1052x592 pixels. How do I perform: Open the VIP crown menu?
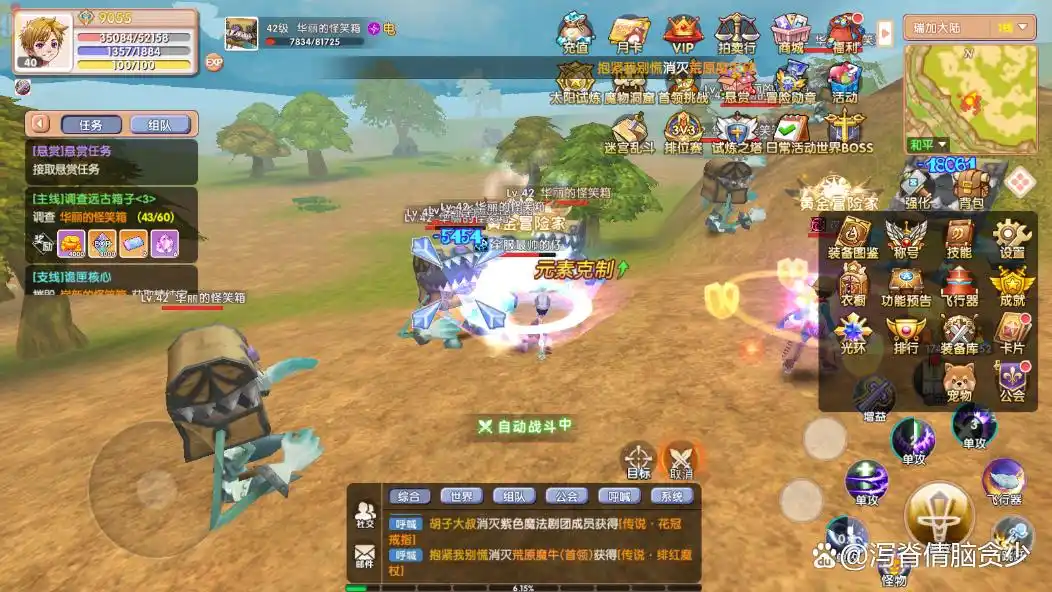click(682, 33)
